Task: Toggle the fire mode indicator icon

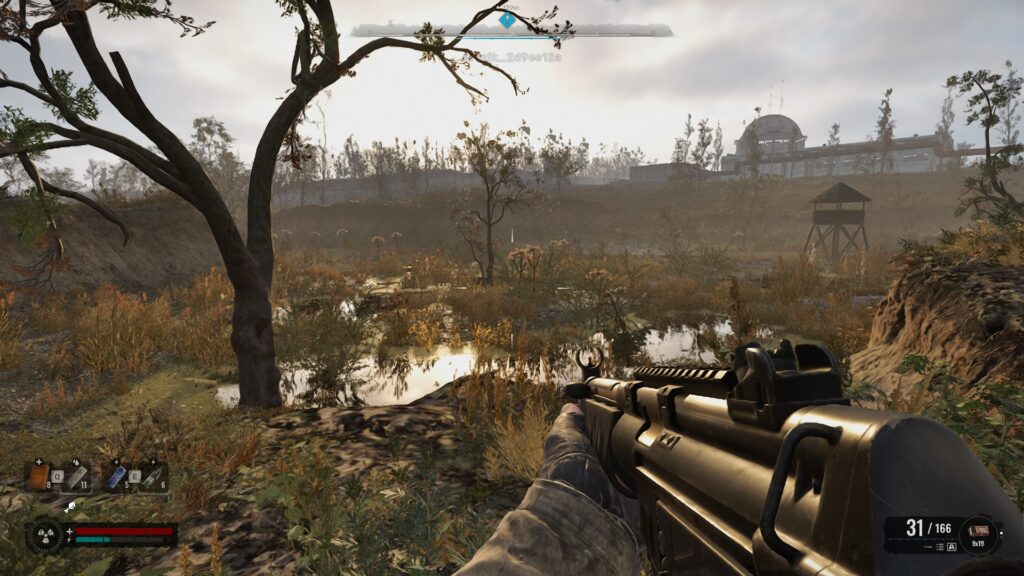Action: coord(951,547)
